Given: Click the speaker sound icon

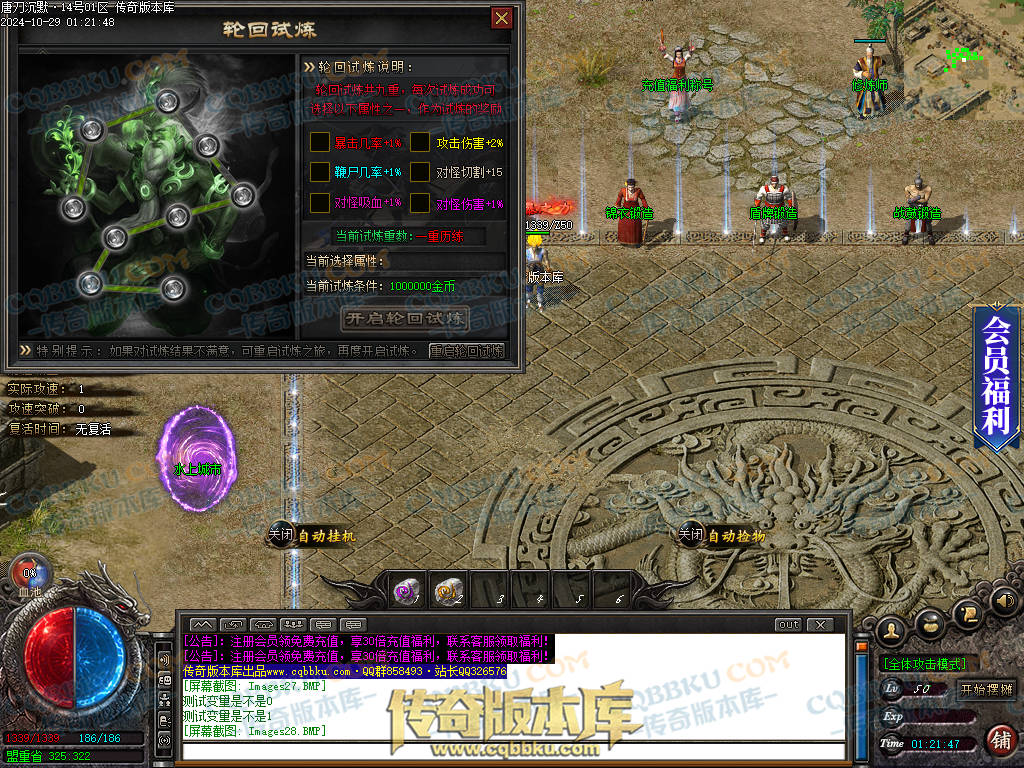Looking at the screenshot, I should [1004, 601].
